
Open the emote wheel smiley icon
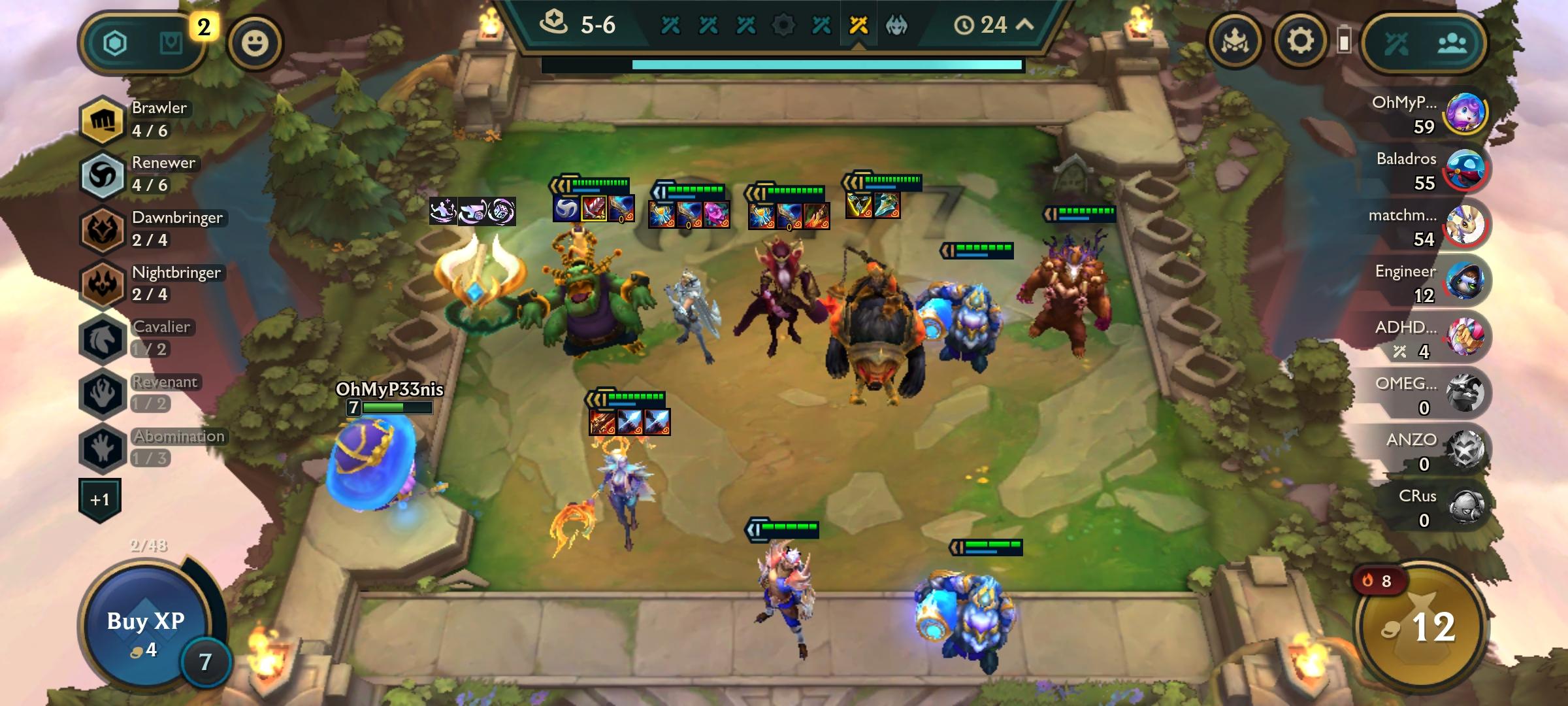(255, 44)
